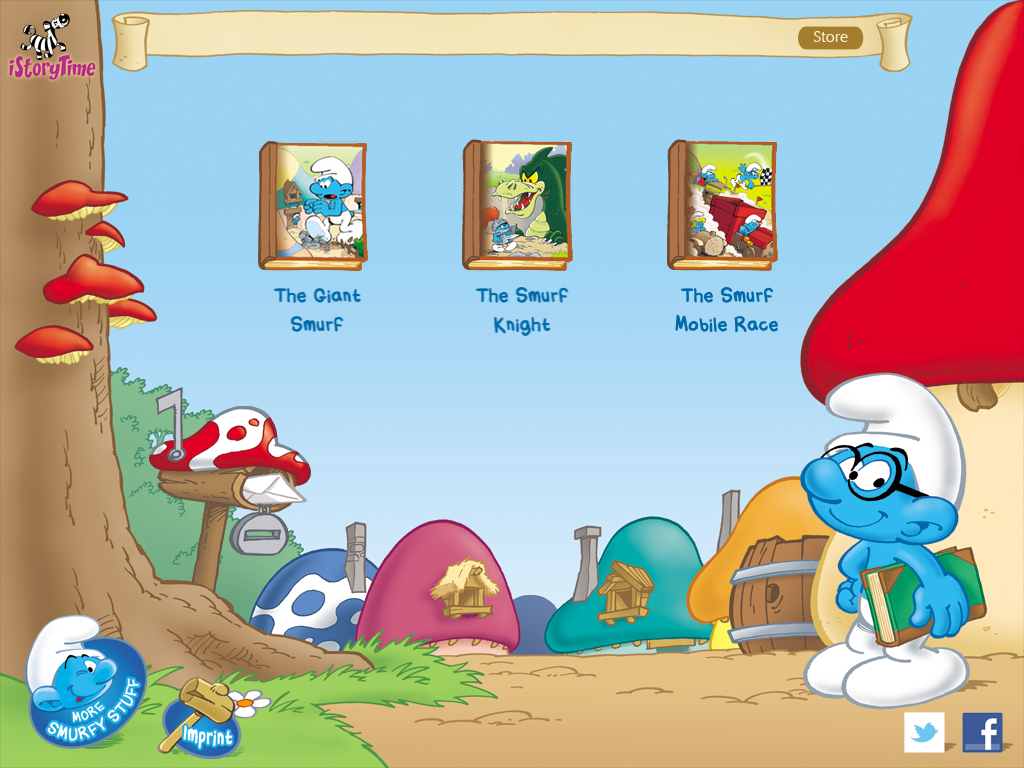Click the iStoryTime zebra logo
The width and height of the screenshot is (1024, 768).
coord(52,47)
